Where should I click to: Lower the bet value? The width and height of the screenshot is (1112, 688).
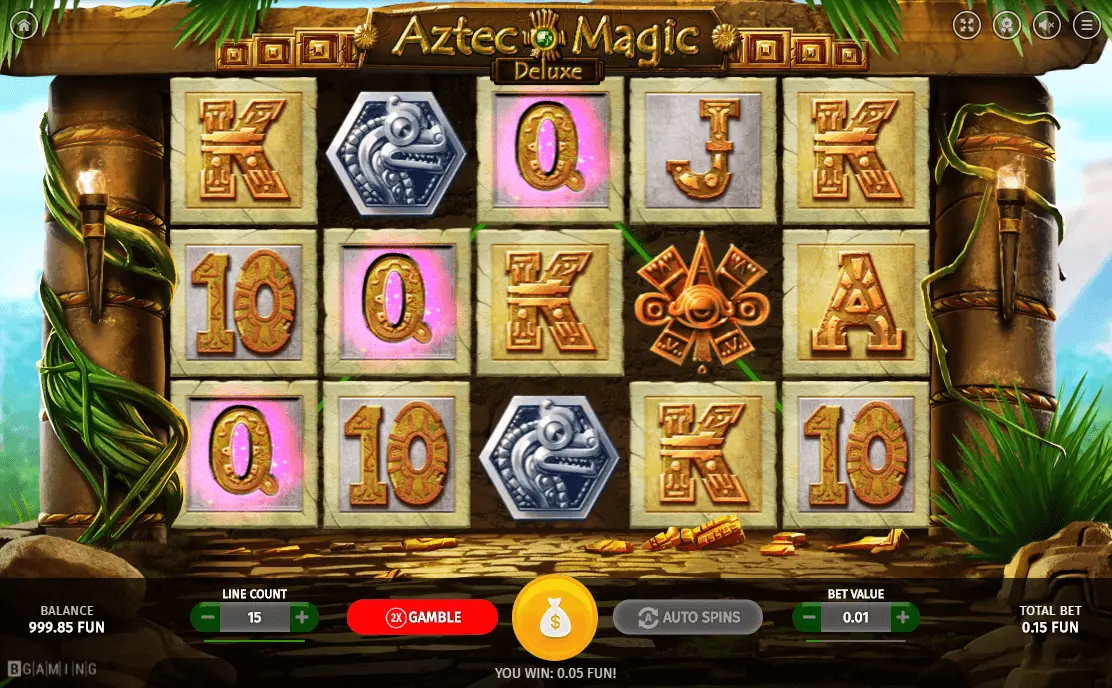(x=809, y=617)
